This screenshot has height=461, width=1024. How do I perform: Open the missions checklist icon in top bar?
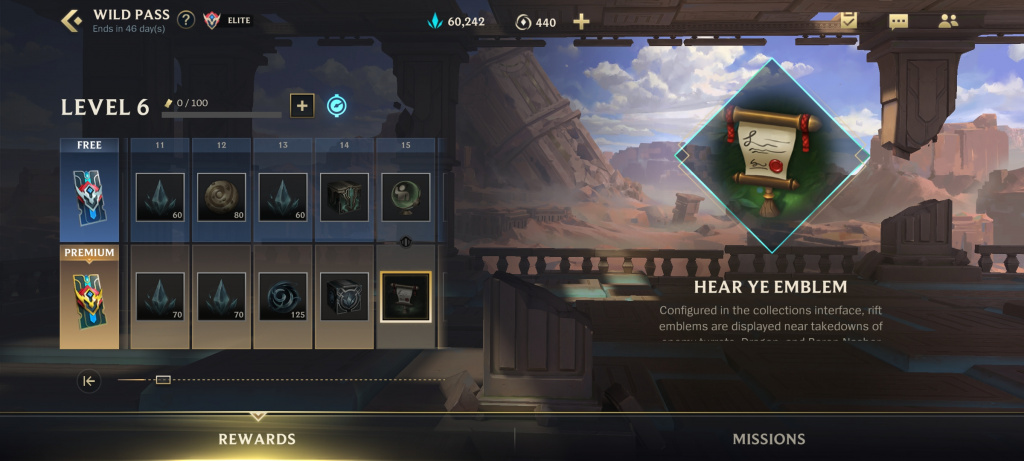[847, 20]
